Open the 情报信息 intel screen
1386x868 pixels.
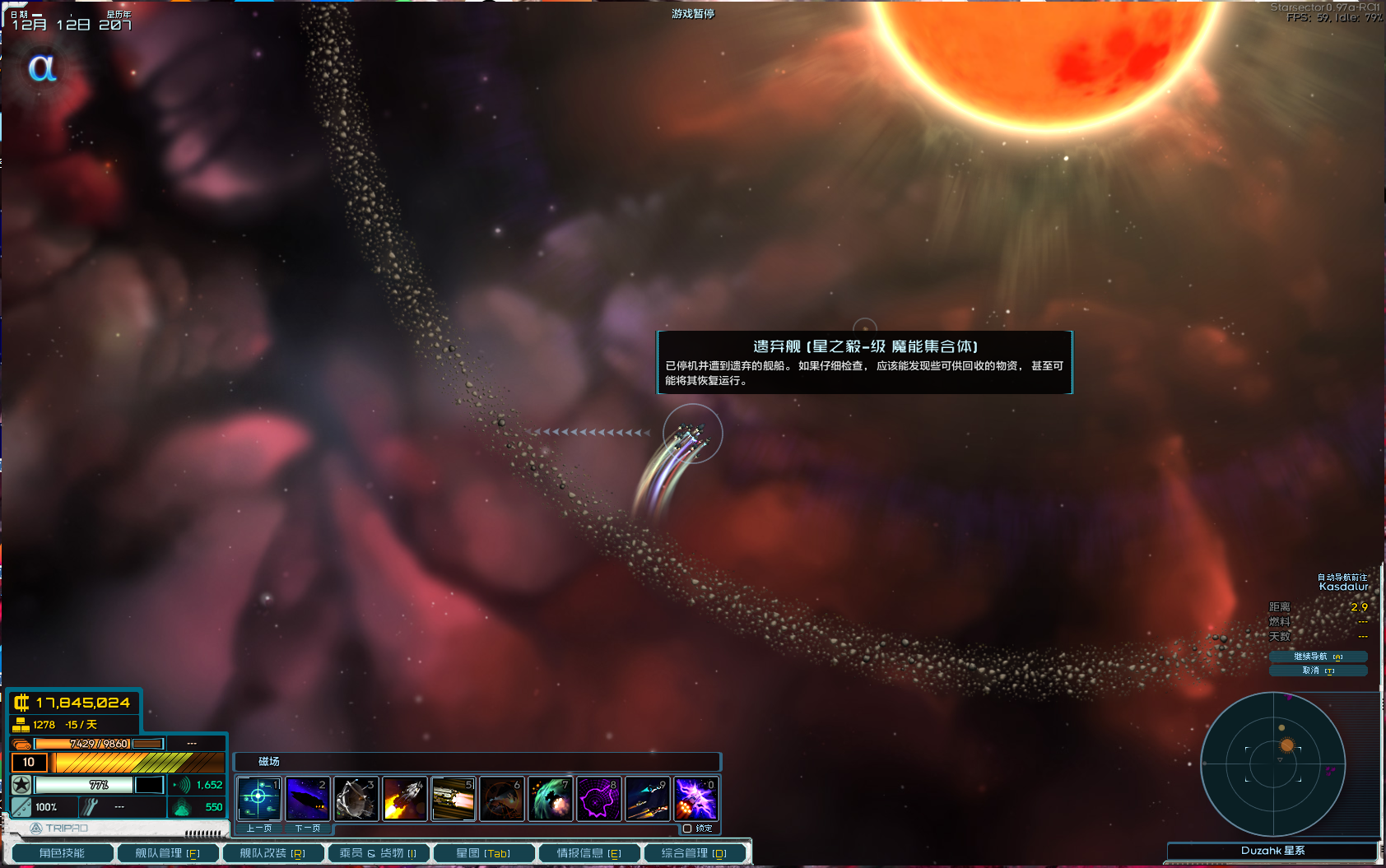[x=588, y=853]
